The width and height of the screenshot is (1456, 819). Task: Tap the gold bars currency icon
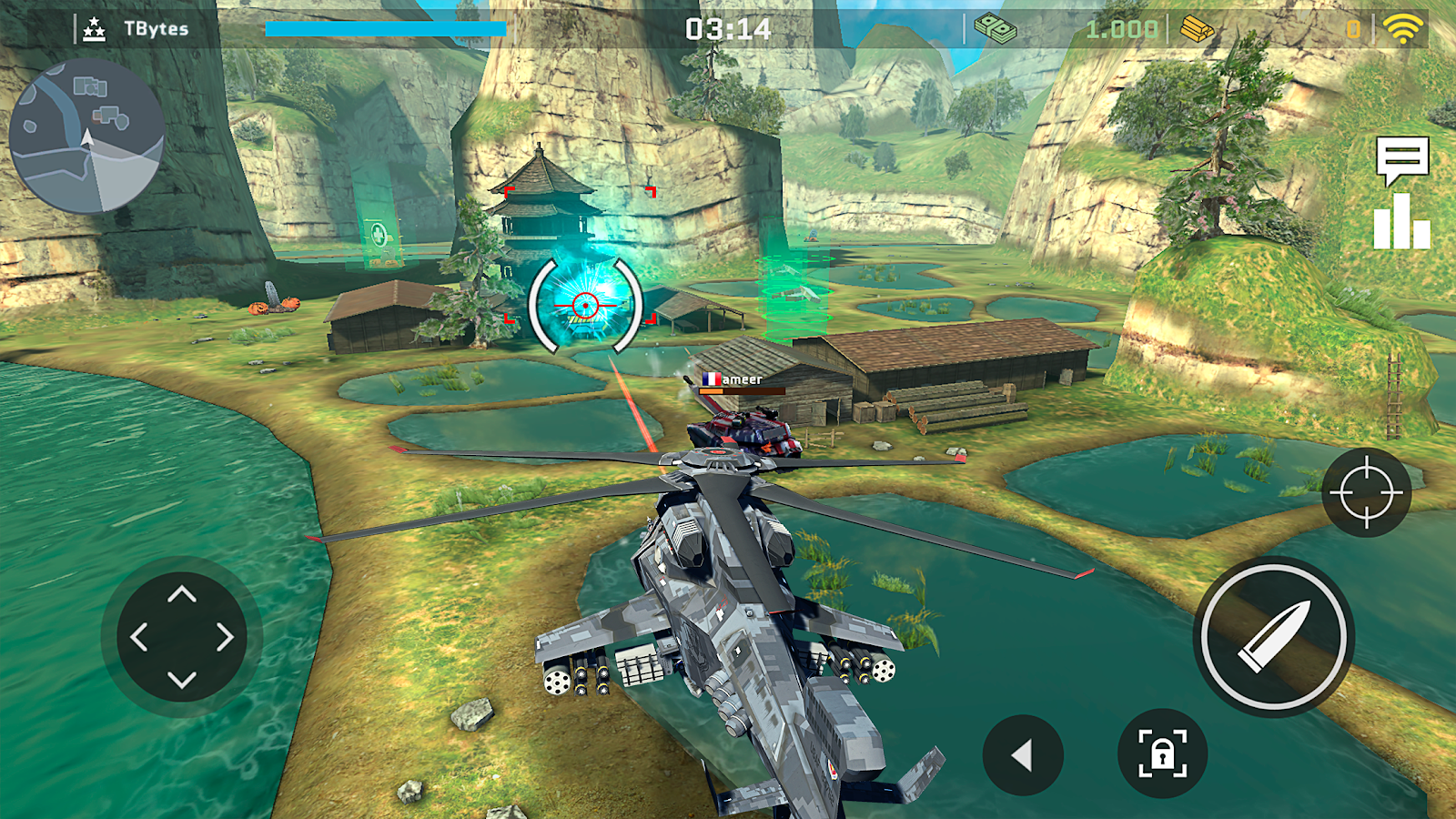point(1197,29)
